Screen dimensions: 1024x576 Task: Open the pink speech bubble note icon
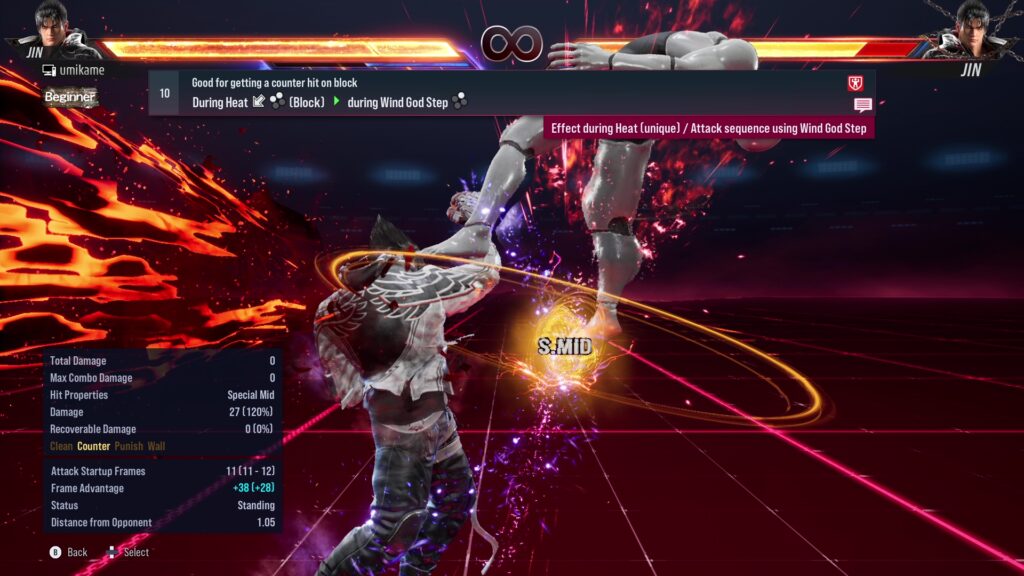click(862, 105)
